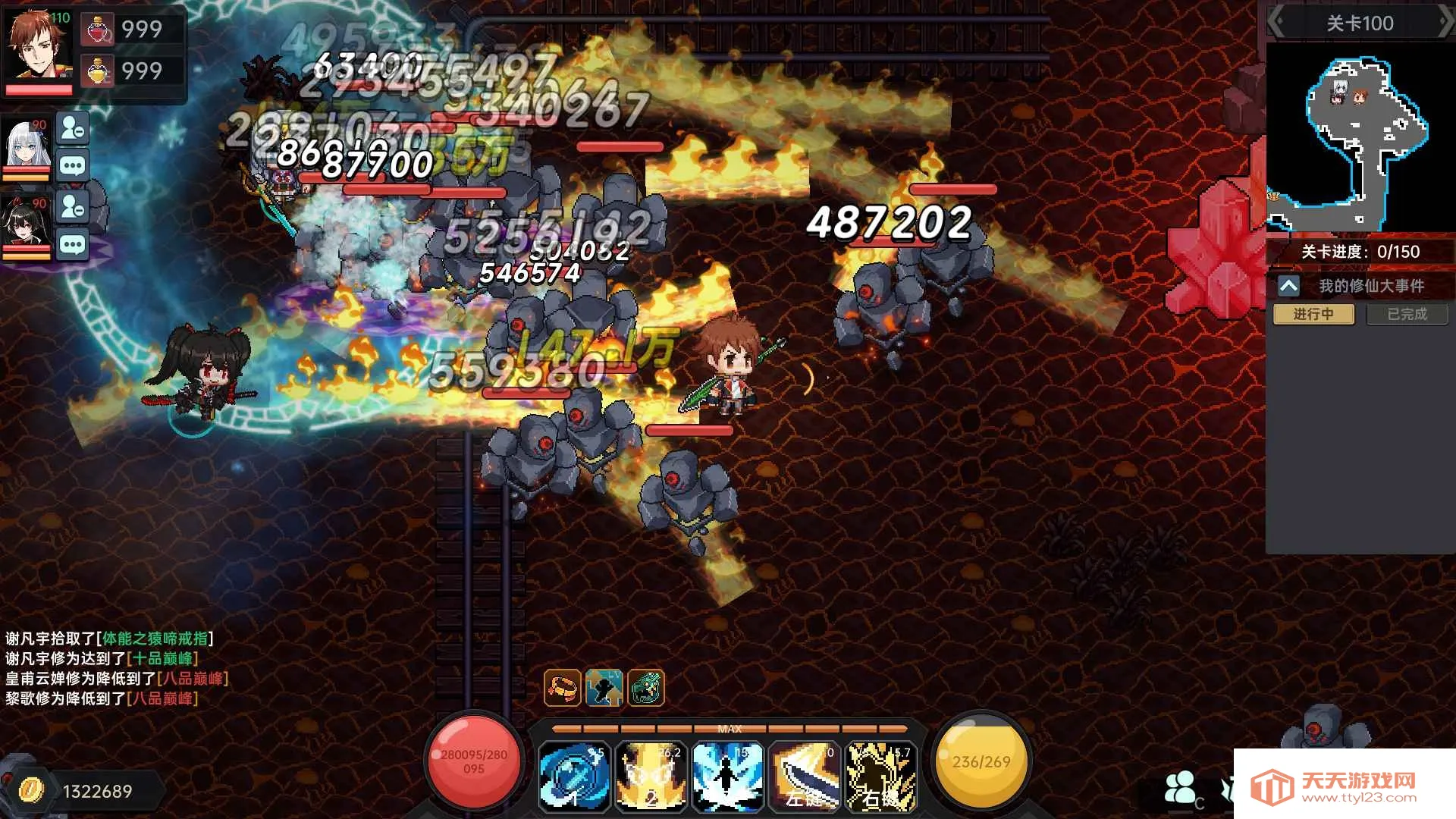Switch to the 进行中 events tab
The height and width of the screenshot is (819, 1456).
pos(1313,314)
